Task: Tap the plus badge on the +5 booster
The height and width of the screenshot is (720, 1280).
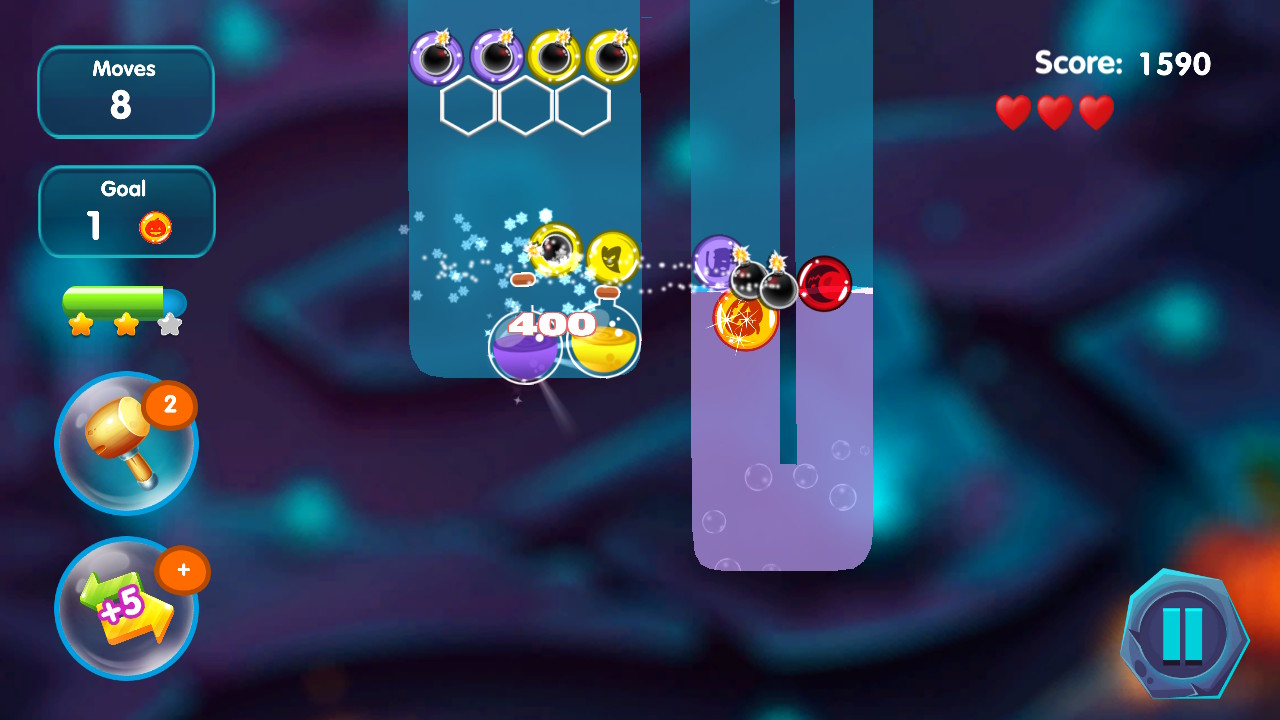Action: (x=184, y=571)
